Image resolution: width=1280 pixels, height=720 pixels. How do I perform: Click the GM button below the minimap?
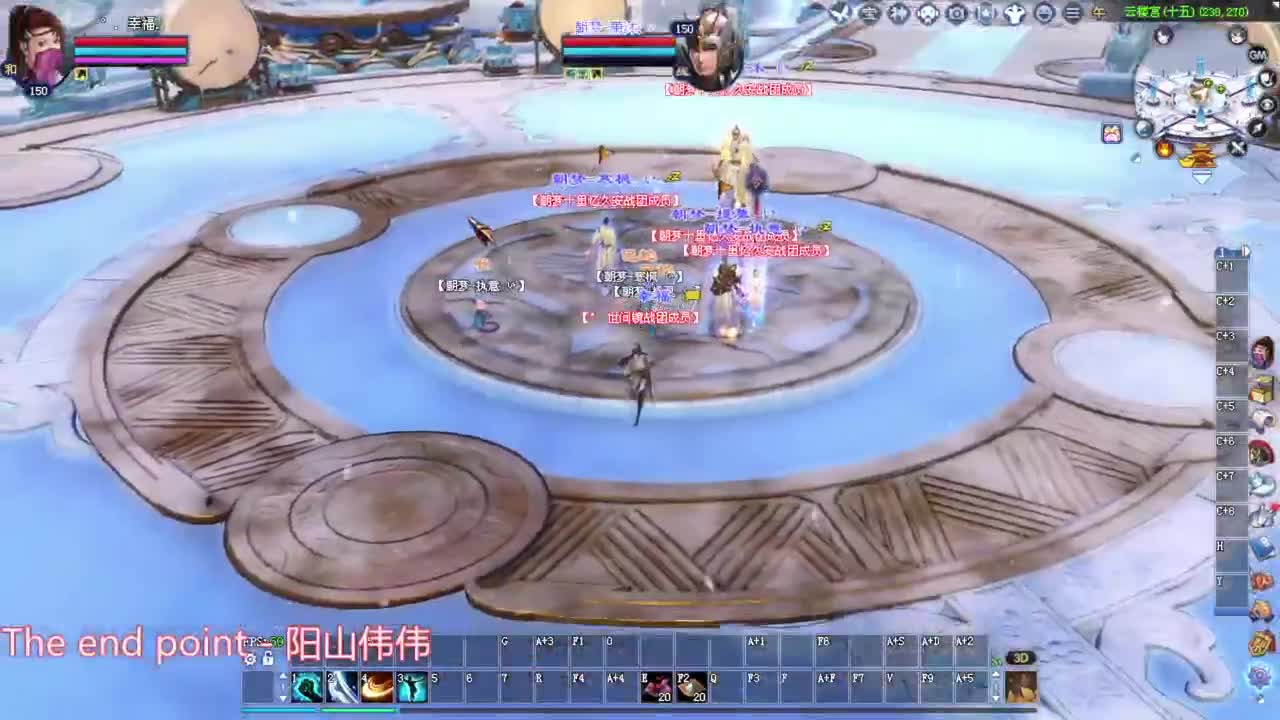pyautogui.click(x=1256, y=54)
